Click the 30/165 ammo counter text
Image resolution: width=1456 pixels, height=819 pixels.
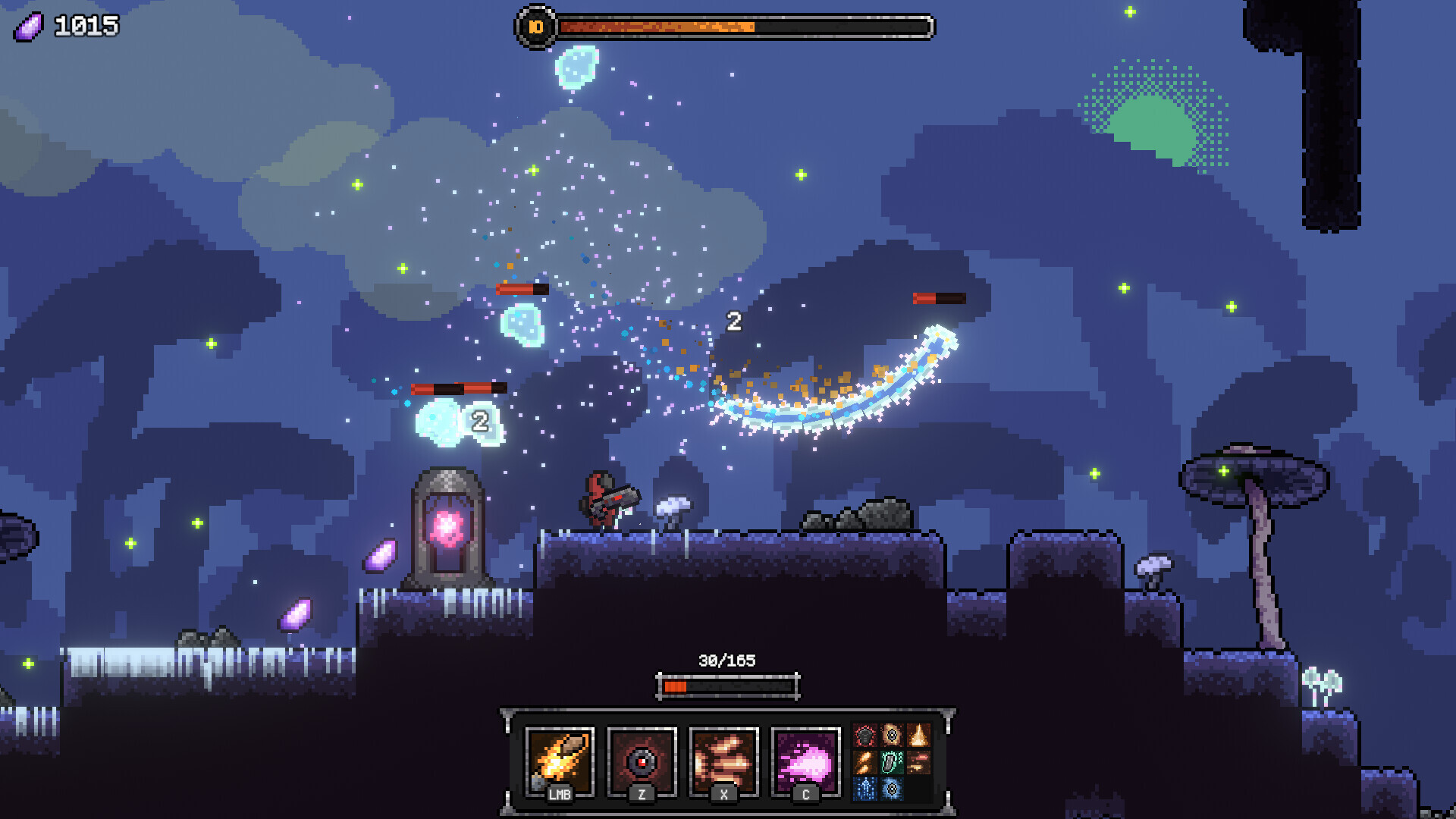(728, 660)
